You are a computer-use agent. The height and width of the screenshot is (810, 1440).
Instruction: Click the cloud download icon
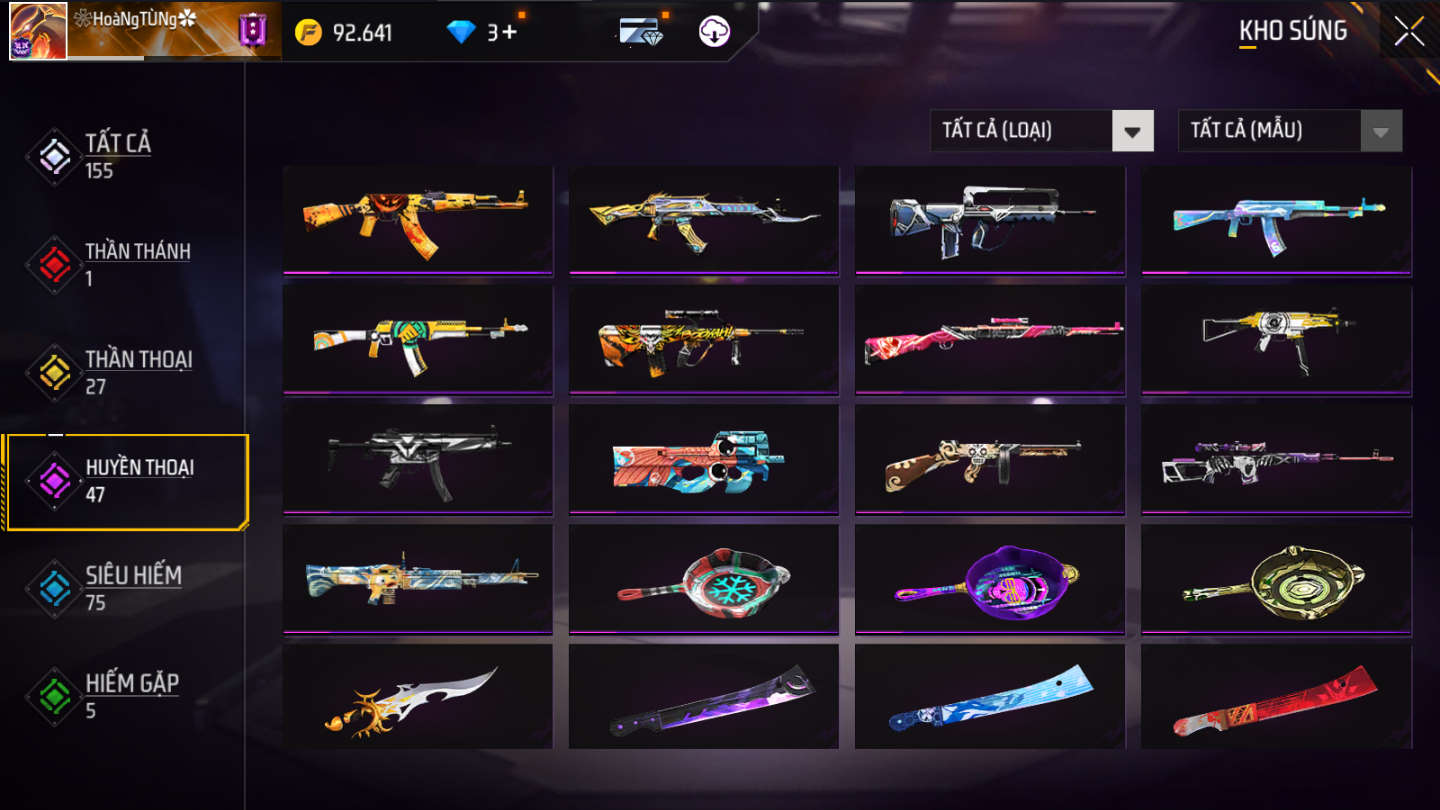(714, 32)
